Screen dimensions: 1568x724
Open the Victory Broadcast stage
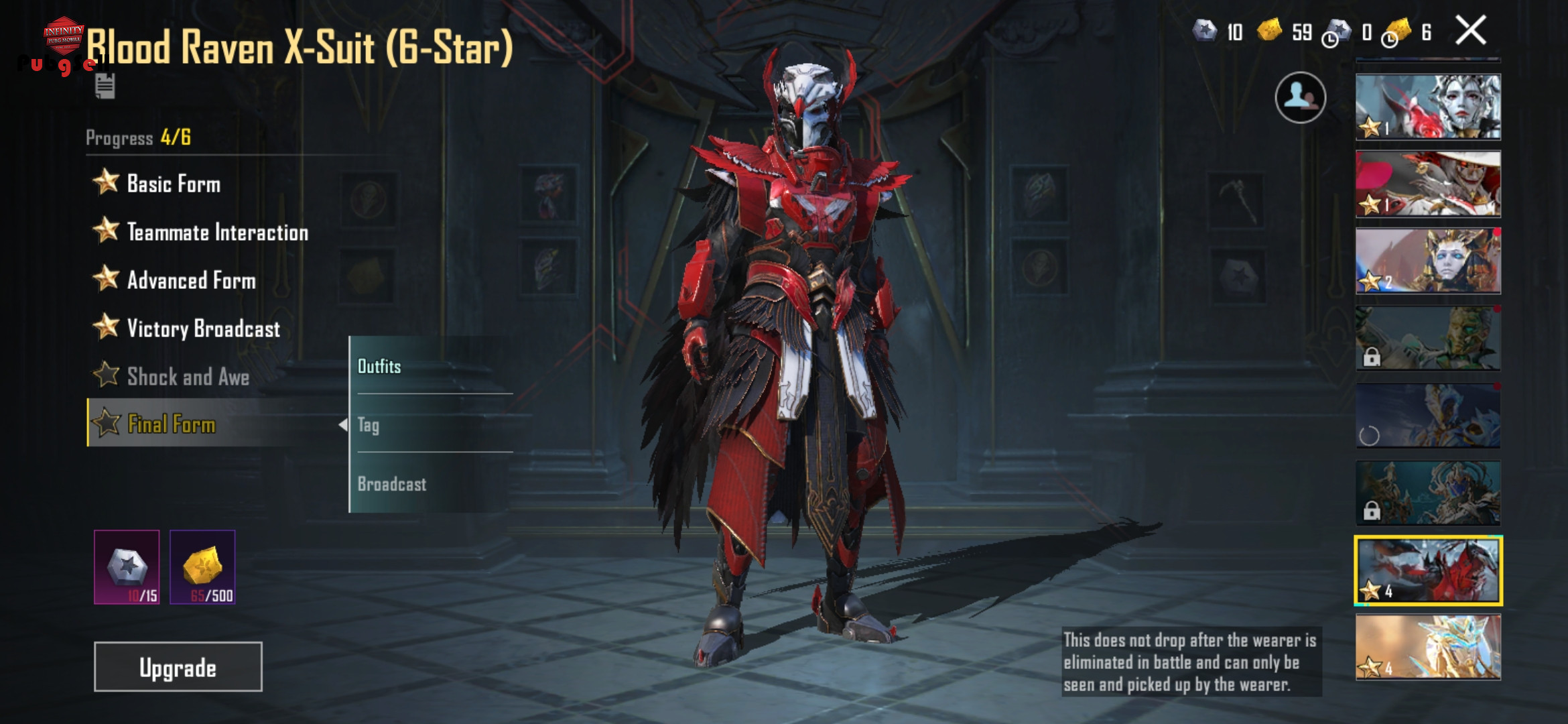[x=202, y=328]
